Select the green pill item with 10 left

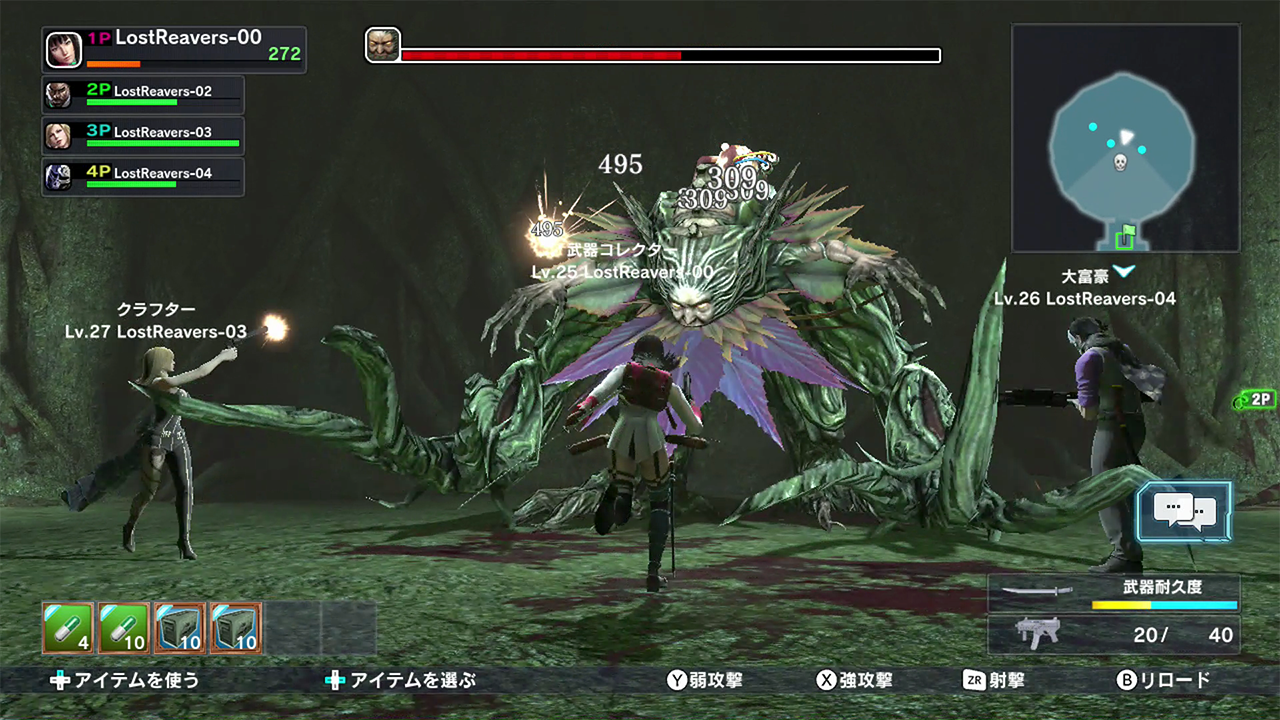(x=124, y=628)
